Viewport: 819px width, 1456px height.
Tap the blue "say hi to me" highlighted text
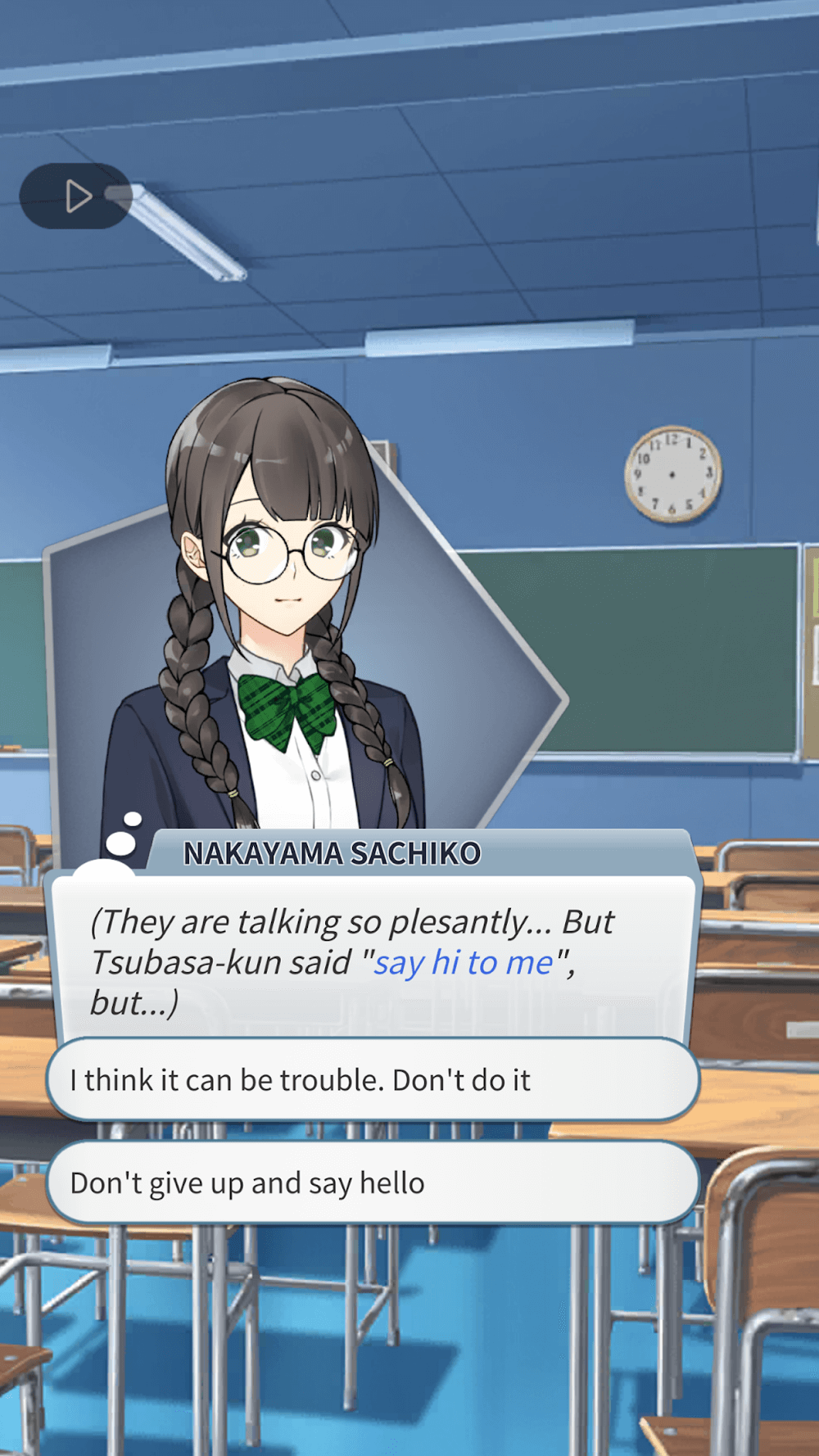click(x=464, y=963)
